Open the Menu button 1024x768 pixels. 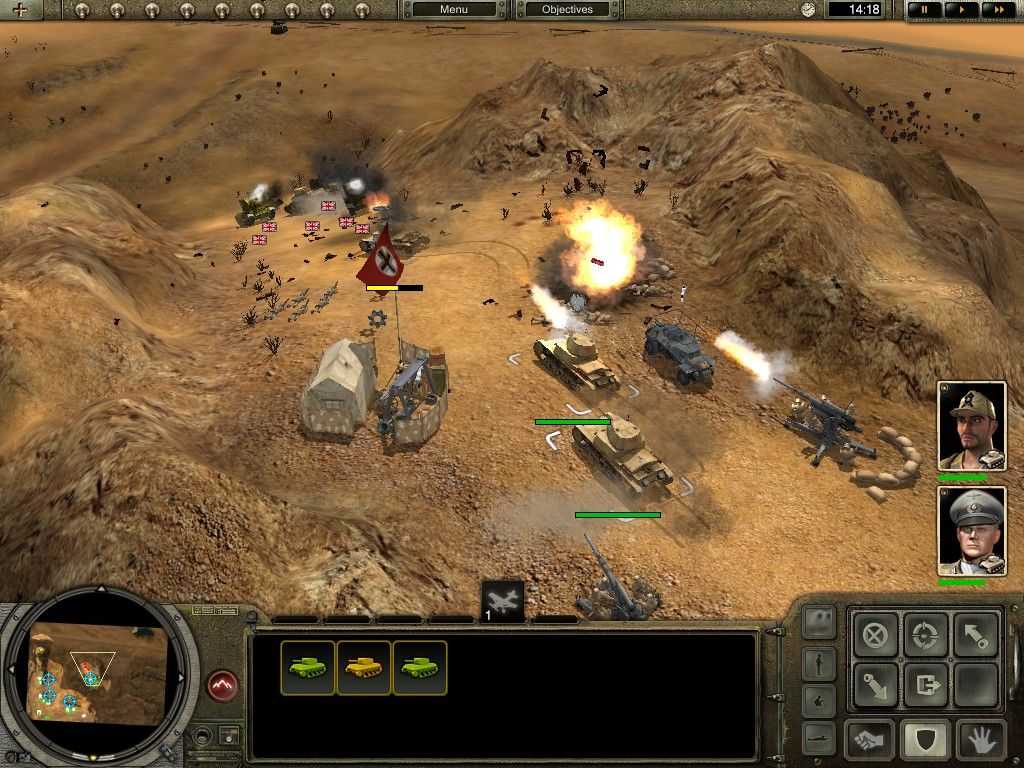pyautogui.click(x=454, y=10)
